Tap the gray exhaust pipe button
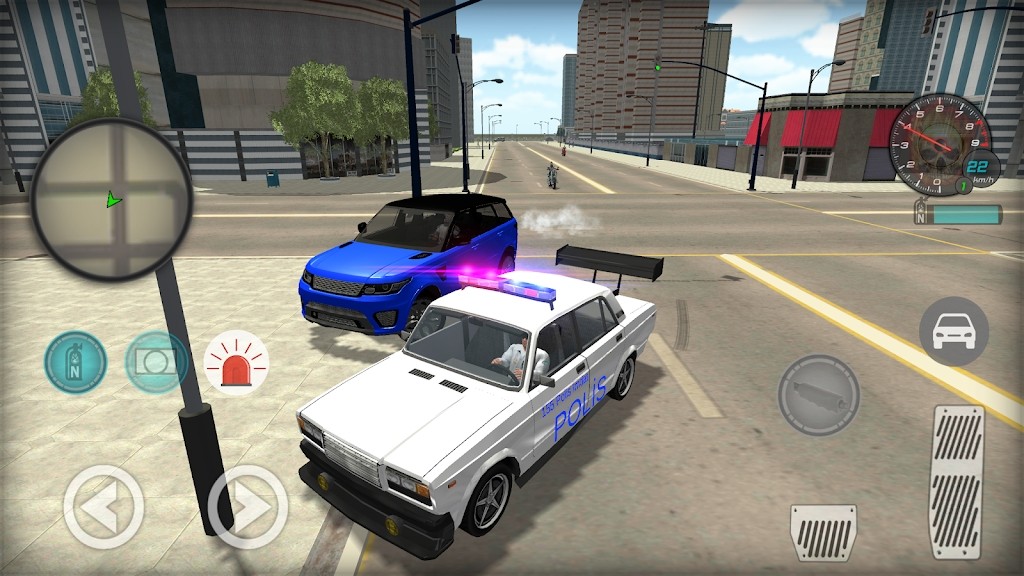Screen dimensions: 1024x576 coord(818,394)
